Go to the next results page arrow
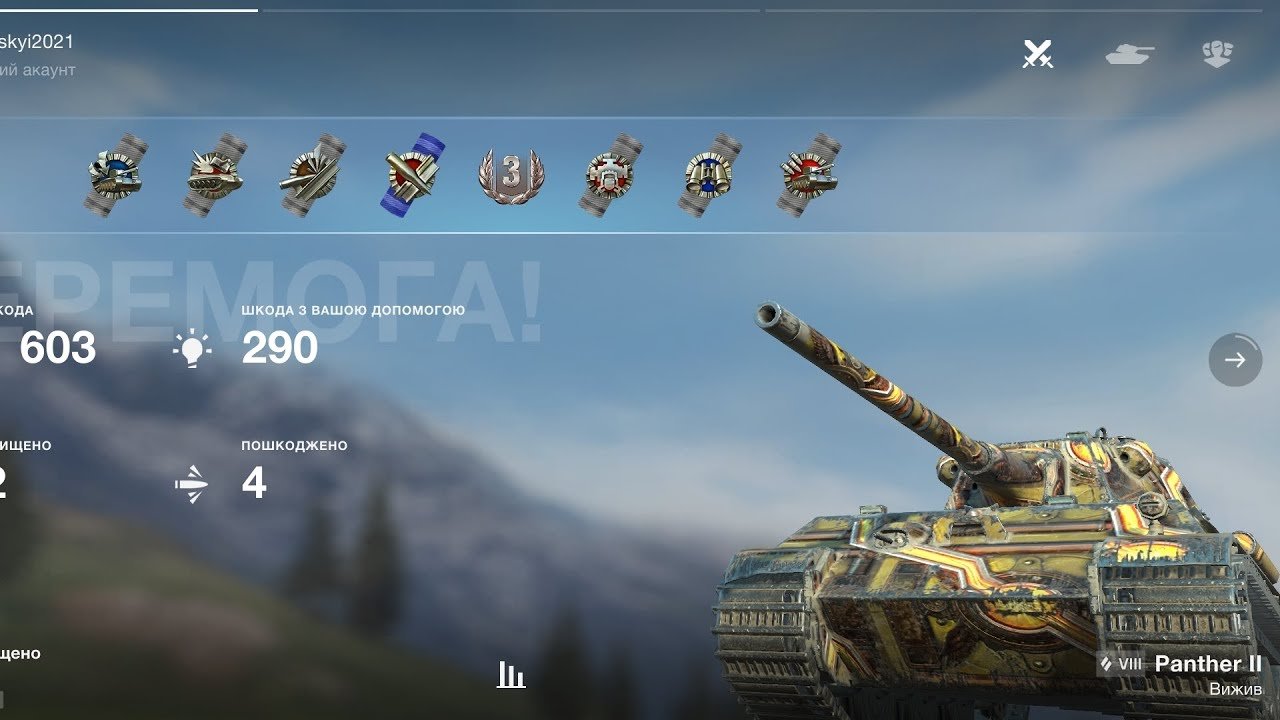The width and height of the screenshot is (1280, 720). click(1235, 360)
